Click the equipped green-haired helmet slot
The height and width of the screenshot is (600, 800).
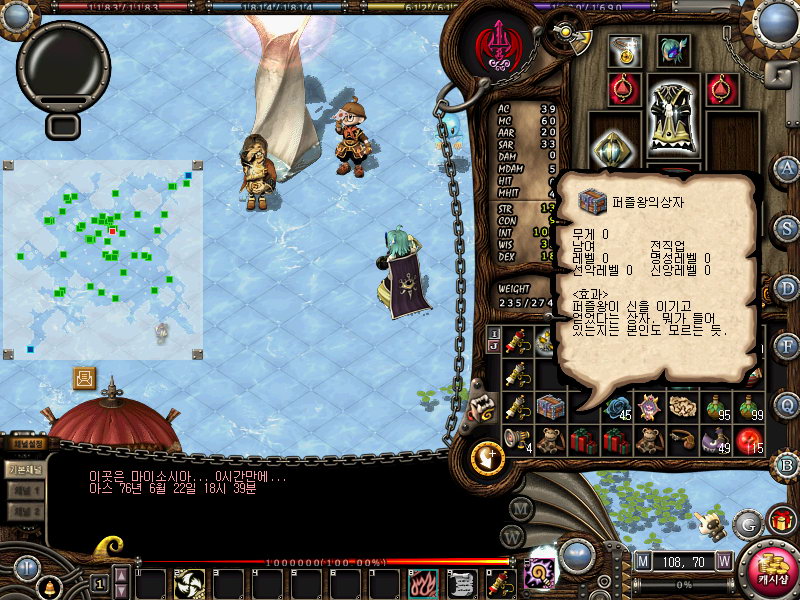[672, 52]
